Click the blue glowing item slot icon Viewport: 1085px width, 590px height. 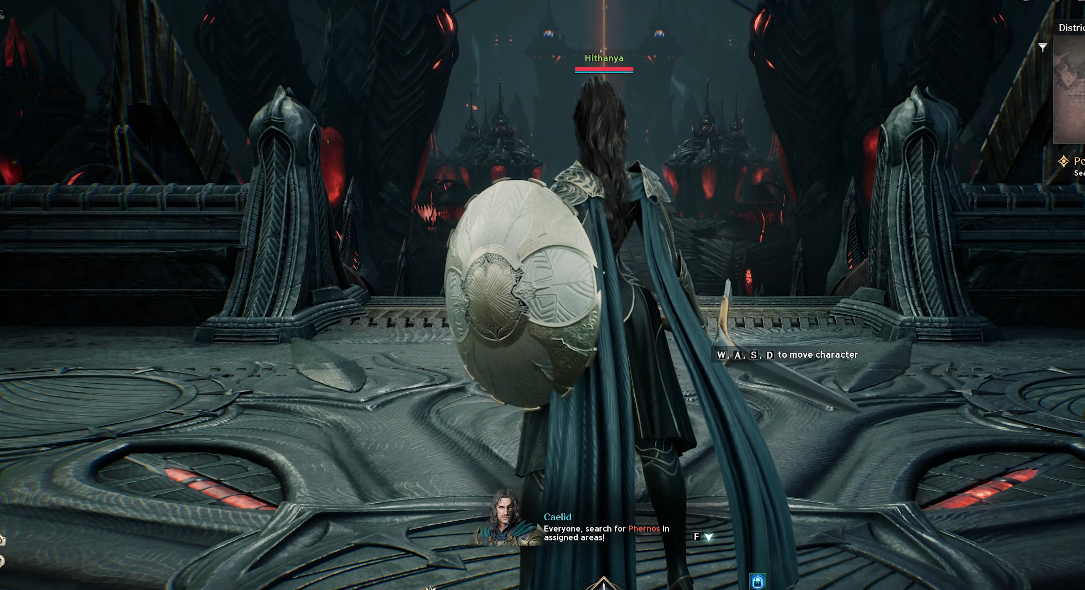pyautogui.click(x=757, y=580)
